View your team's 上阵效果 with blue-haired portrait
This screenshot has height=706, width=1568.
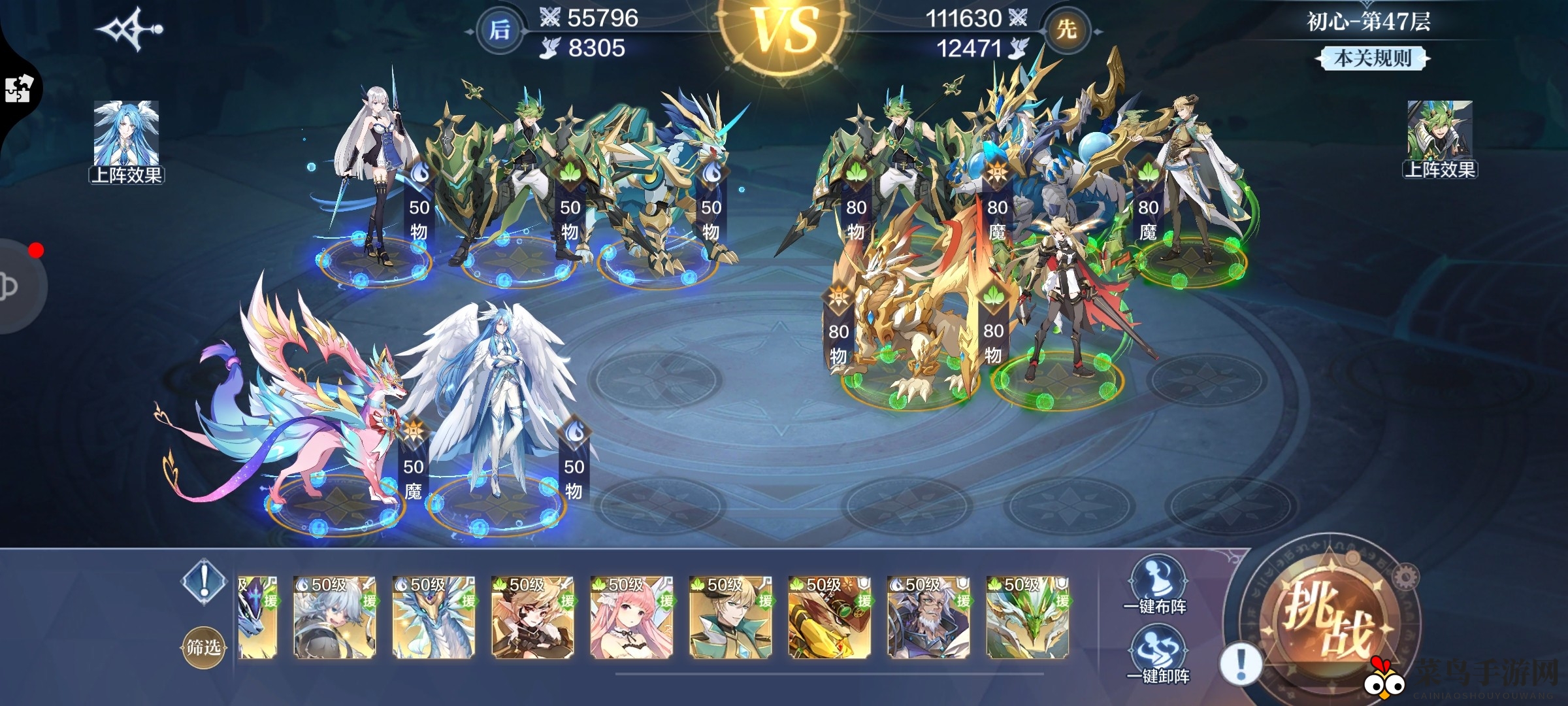click(x=127, y=141)
